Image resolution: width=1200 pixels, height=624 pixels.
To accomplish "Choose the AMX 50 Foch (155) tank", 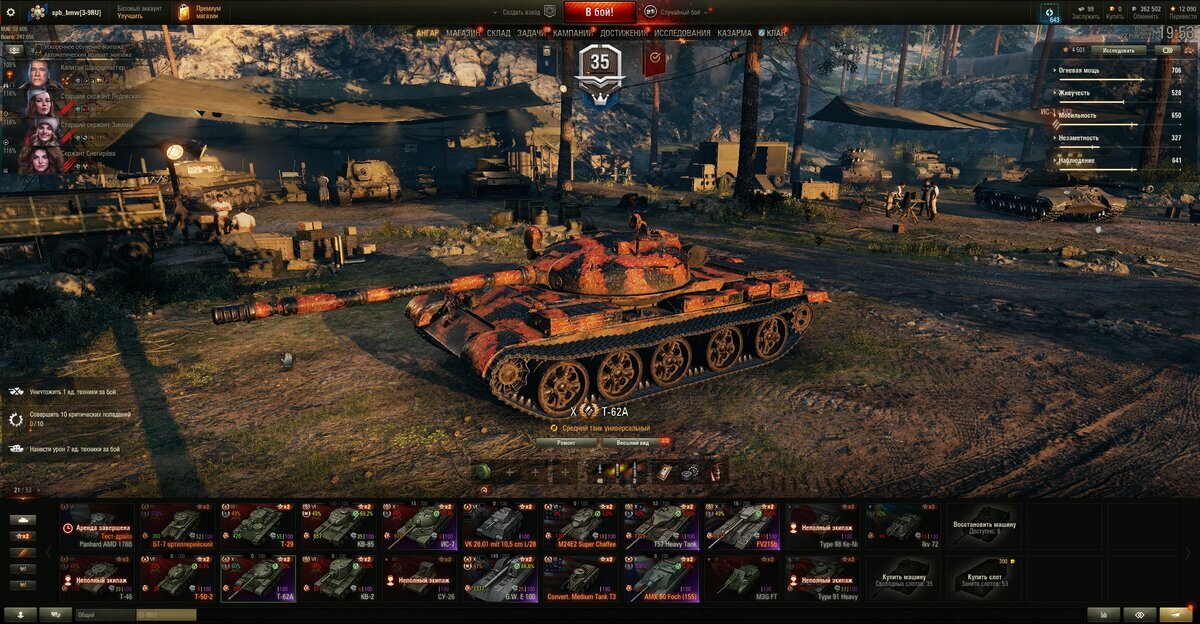I will [662, 578].
